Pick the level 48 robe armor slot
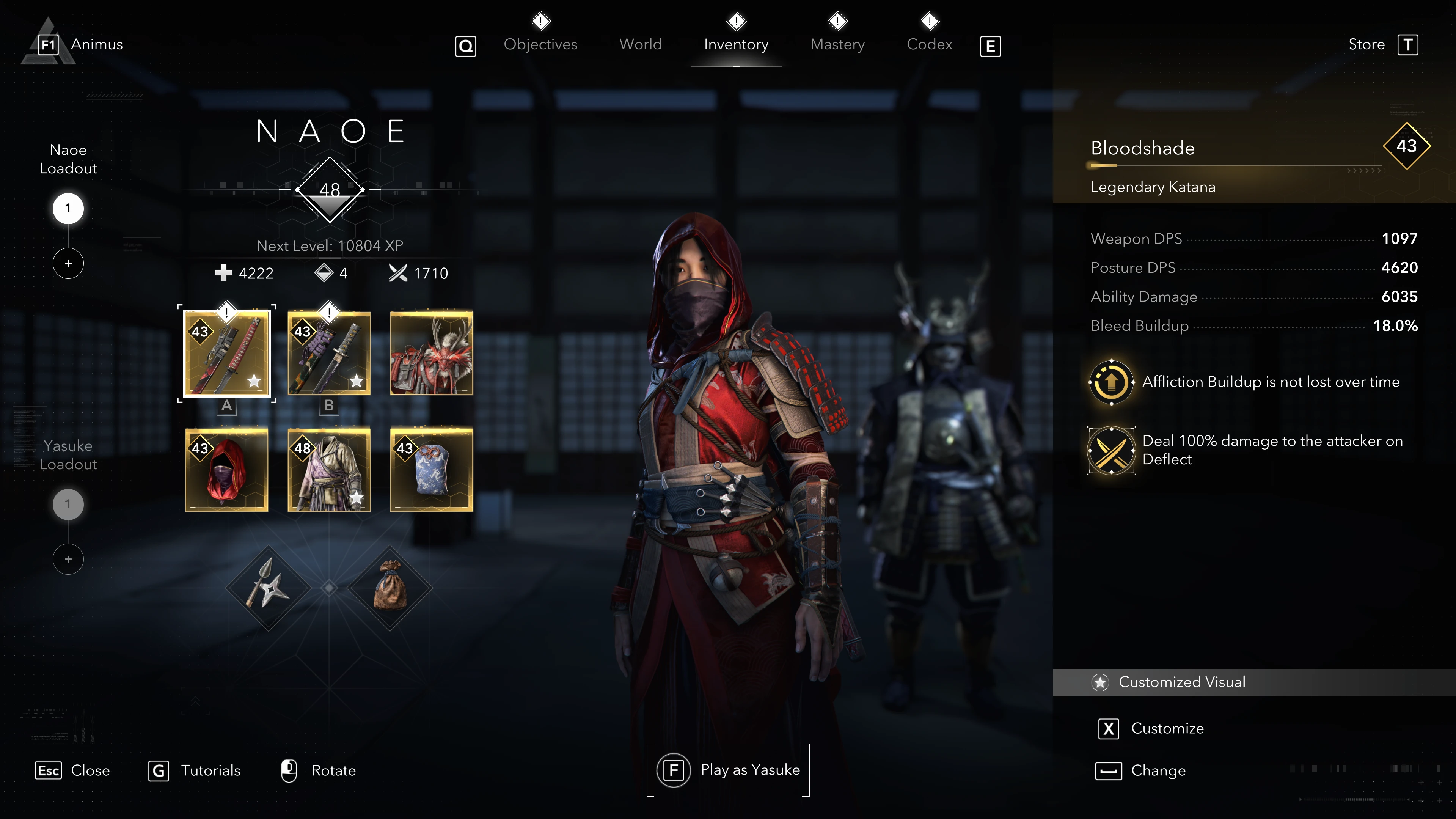This screenshot has height=819, width=1456. pos(329,470)
